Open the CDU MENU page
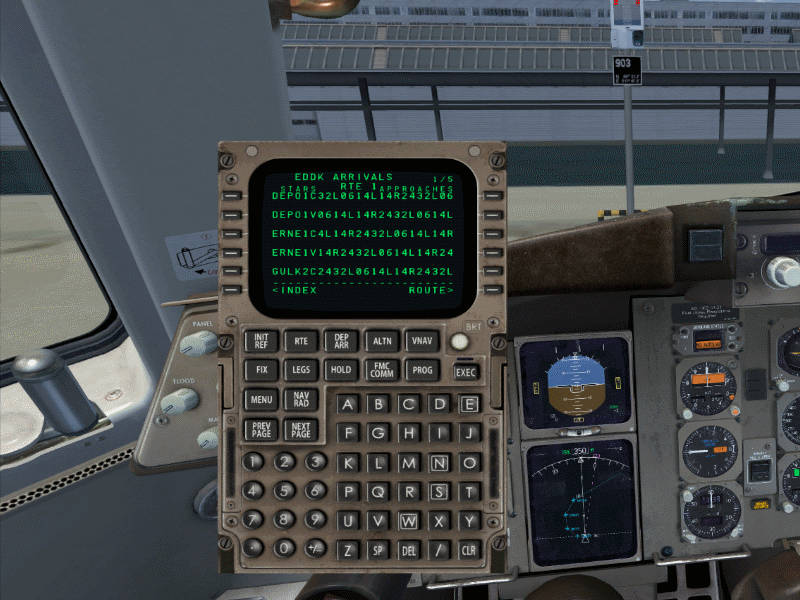 [261, 400]
